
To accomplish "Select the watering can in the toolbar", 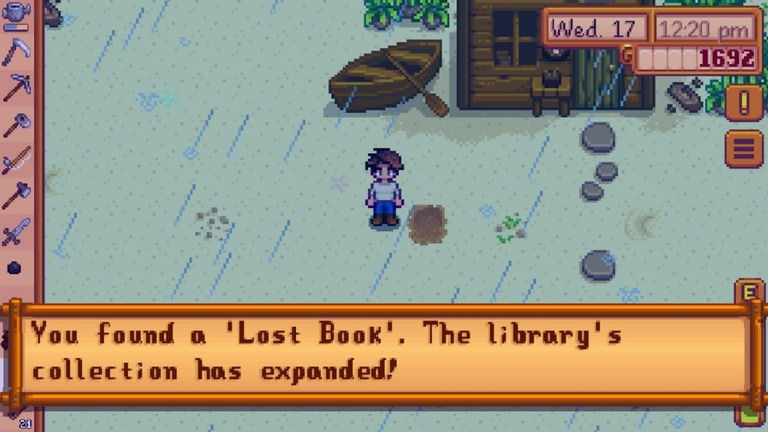I will [x=17, y=12].
